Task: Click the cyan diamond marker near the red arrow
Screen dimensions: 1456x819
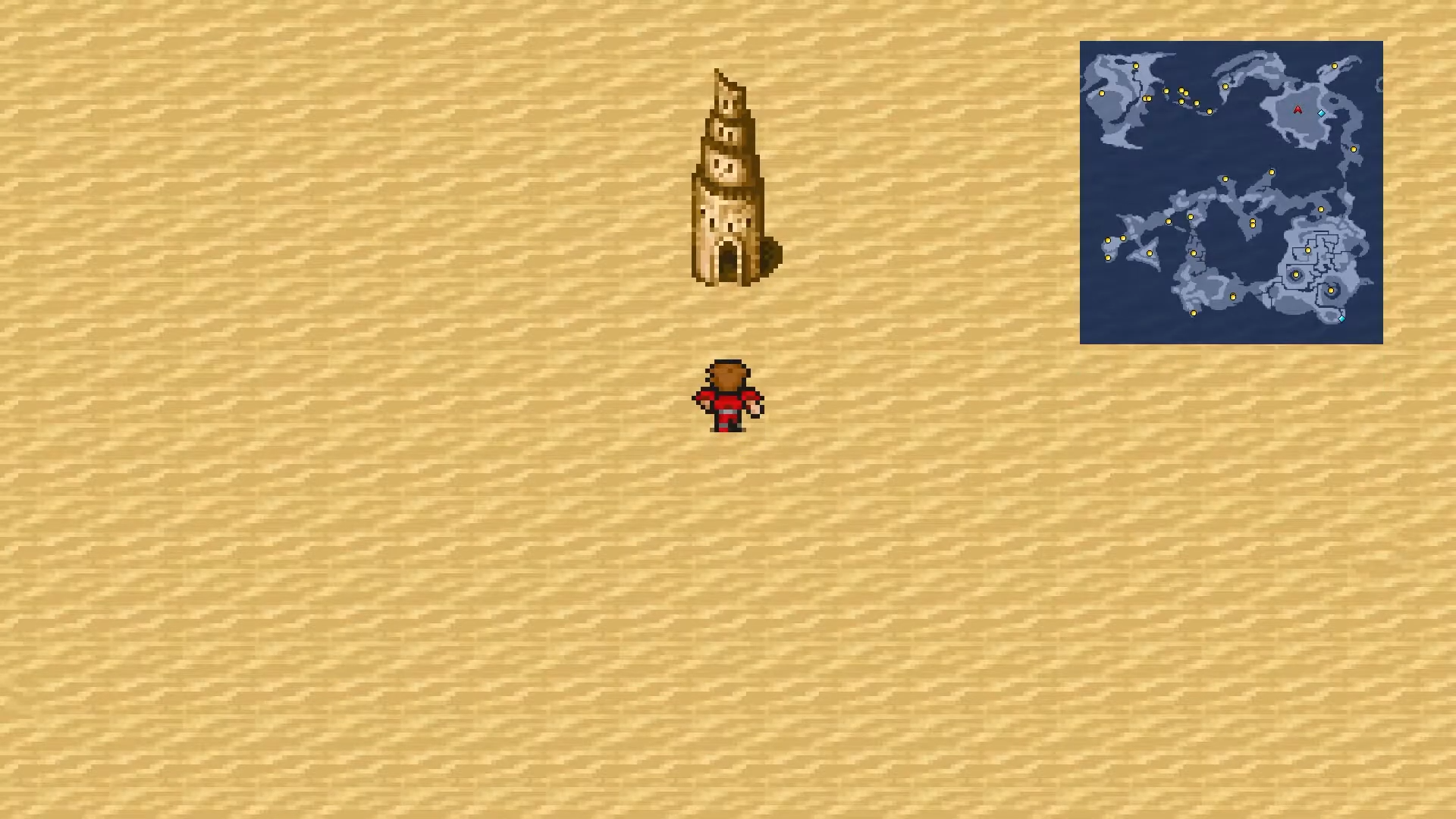Action: [1321, 113]
